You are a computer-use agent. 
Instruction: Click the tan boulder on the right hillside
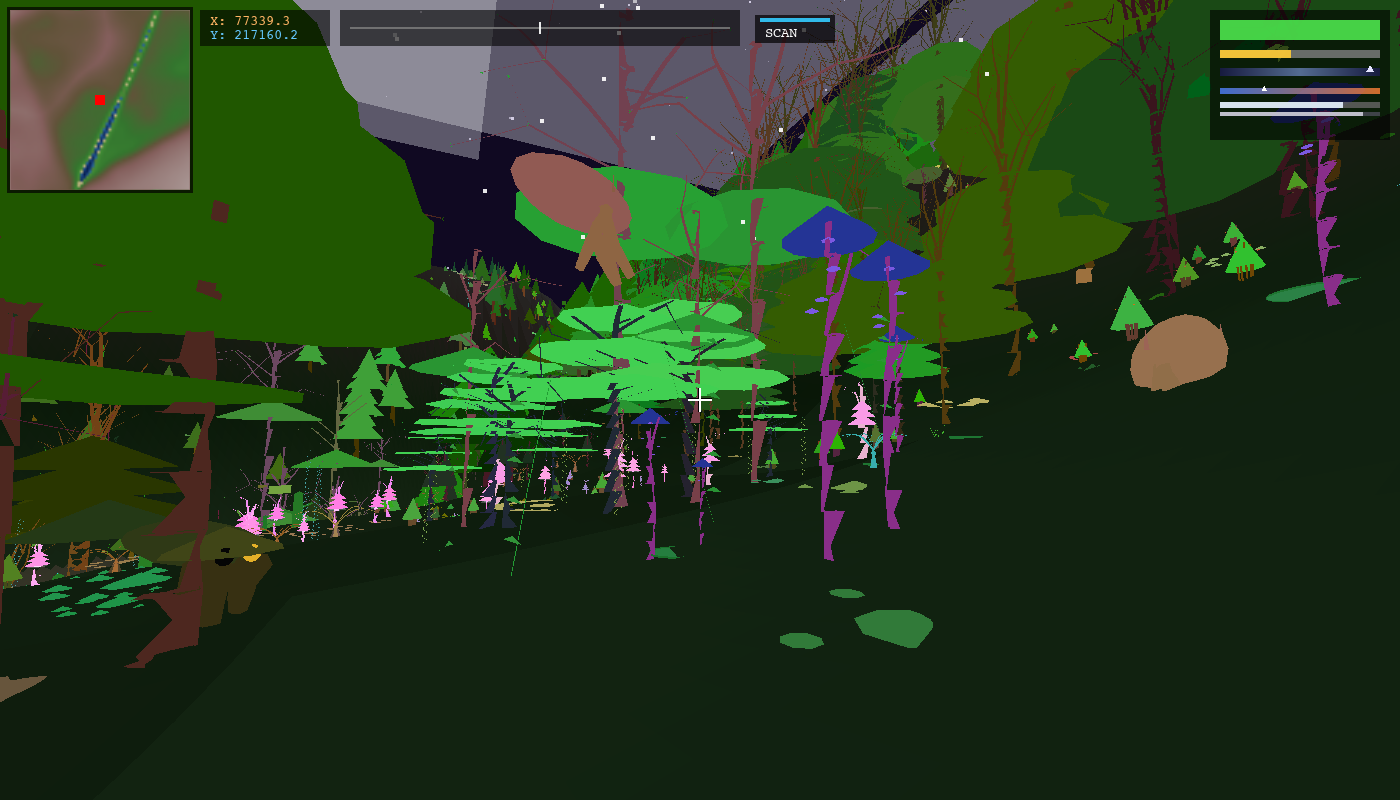[1178, 350]
